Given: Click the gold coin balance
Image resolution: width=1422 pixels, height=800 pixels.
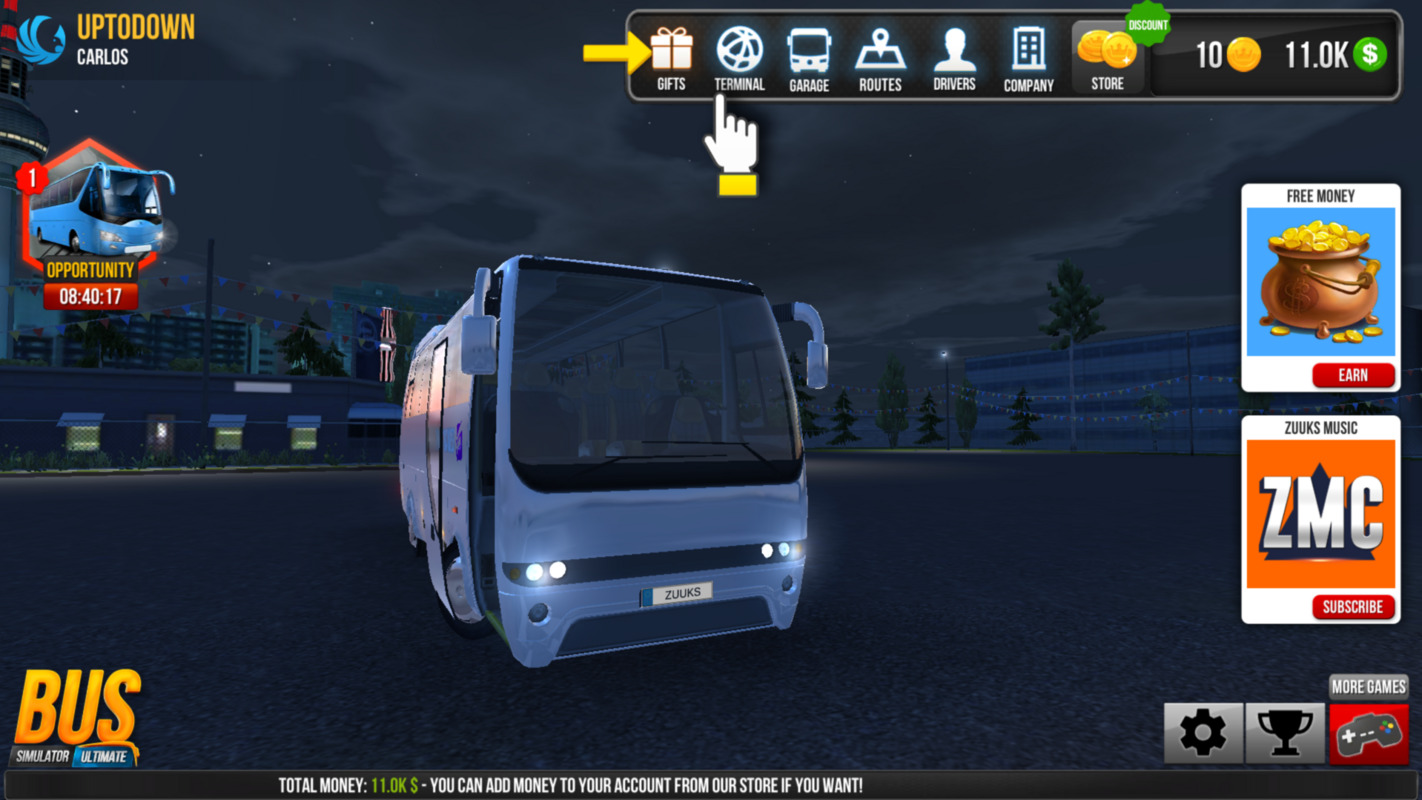Looking at the screenshot, I should coord(1228,56).
